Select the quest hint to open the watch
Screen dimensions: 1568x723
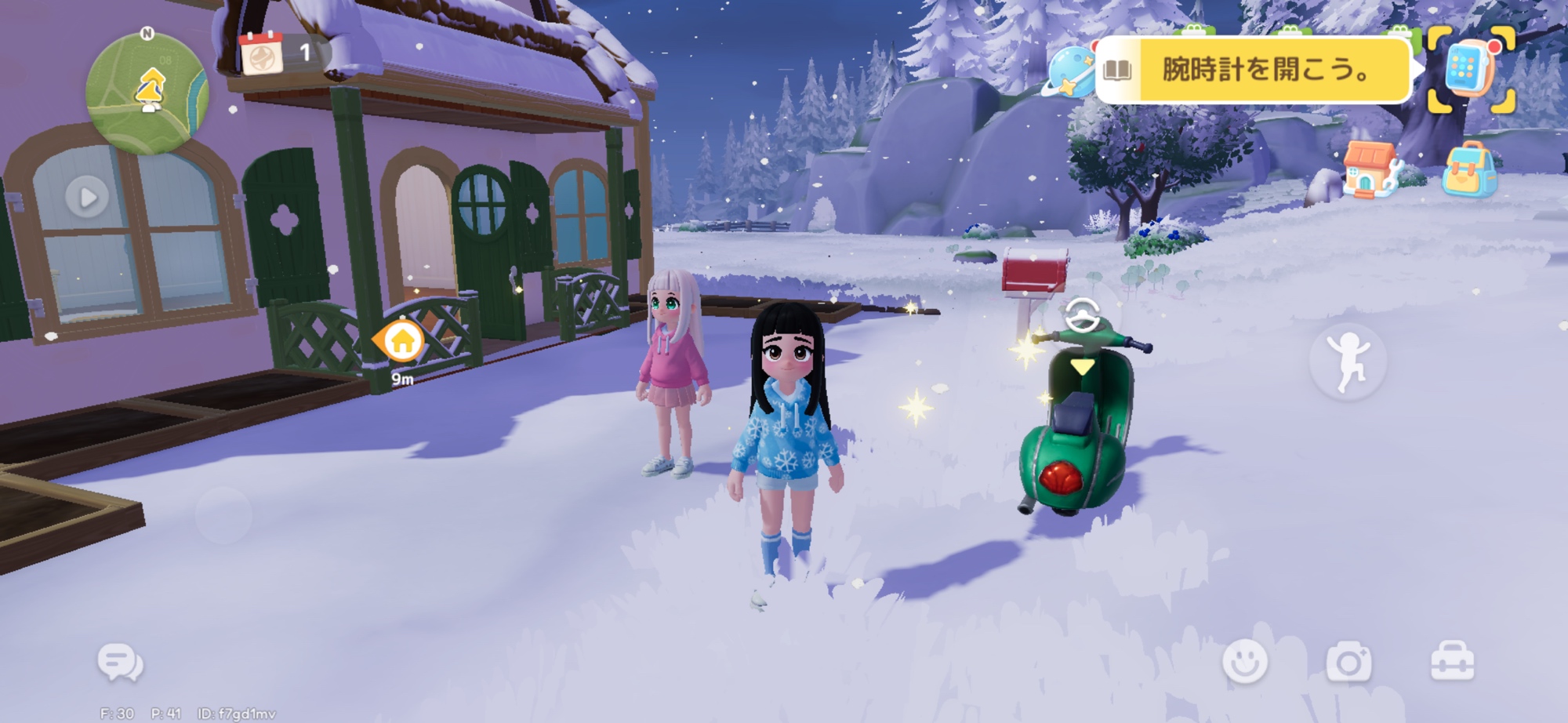click(x=1265, y=71)
